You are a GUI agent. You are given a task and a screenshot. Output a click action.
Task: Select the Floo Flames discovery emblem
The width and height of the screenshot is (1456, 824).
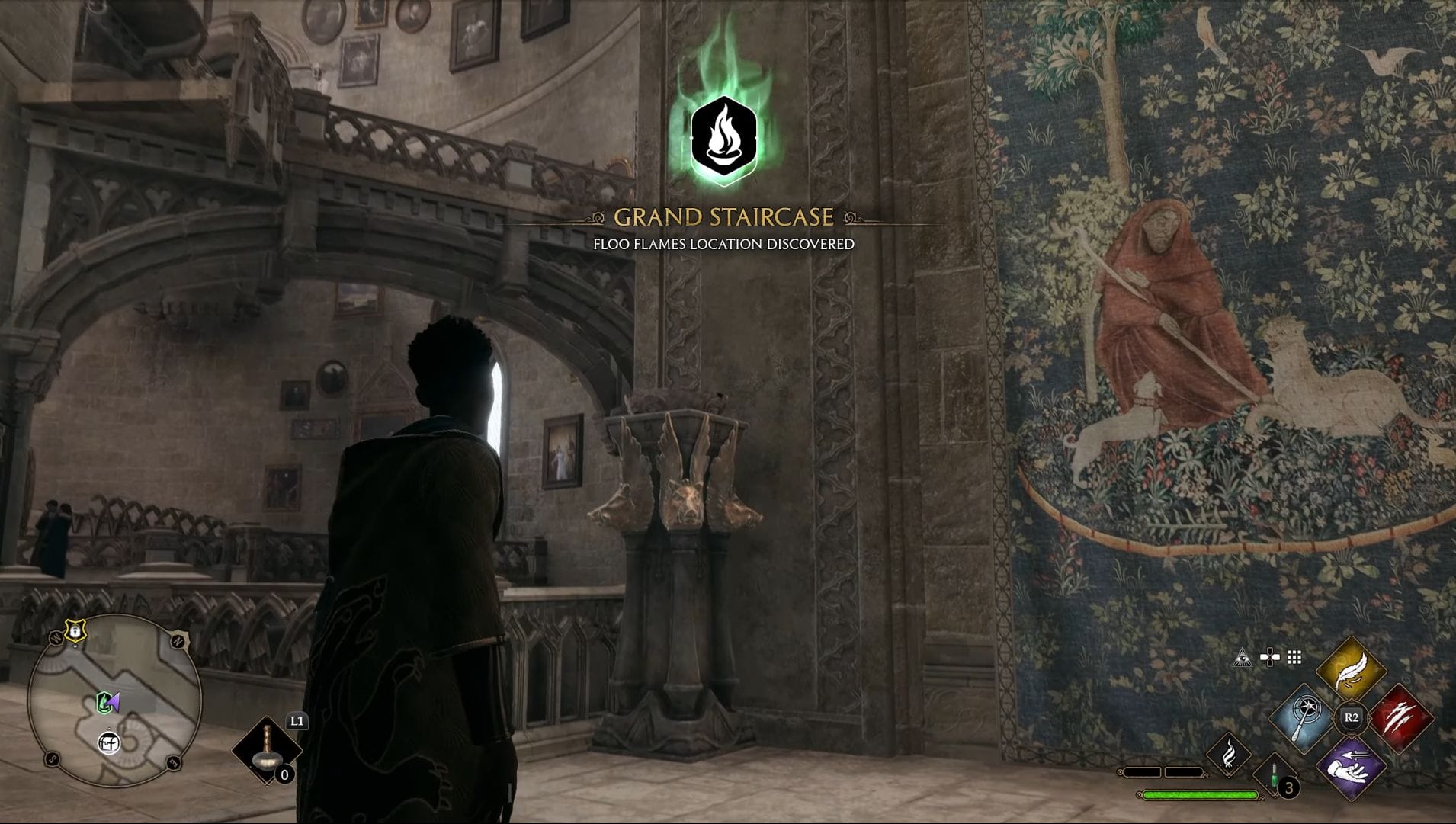tap(723, 140)
